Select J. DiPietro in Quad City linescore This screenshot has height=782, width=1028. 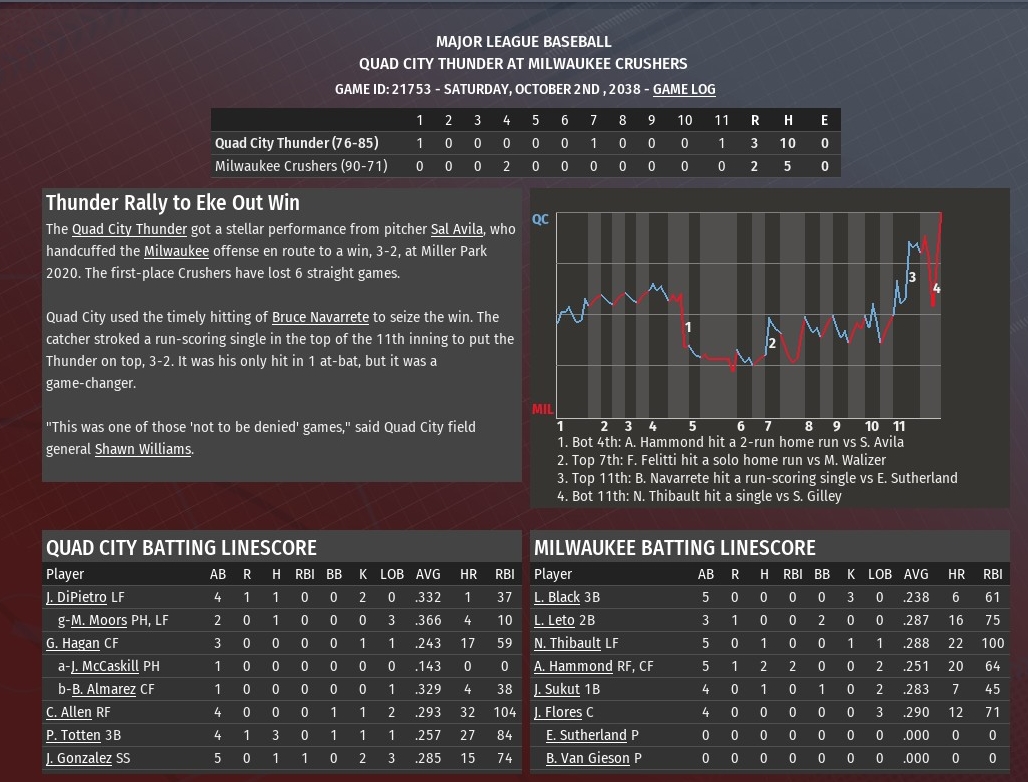coord(76,597)
